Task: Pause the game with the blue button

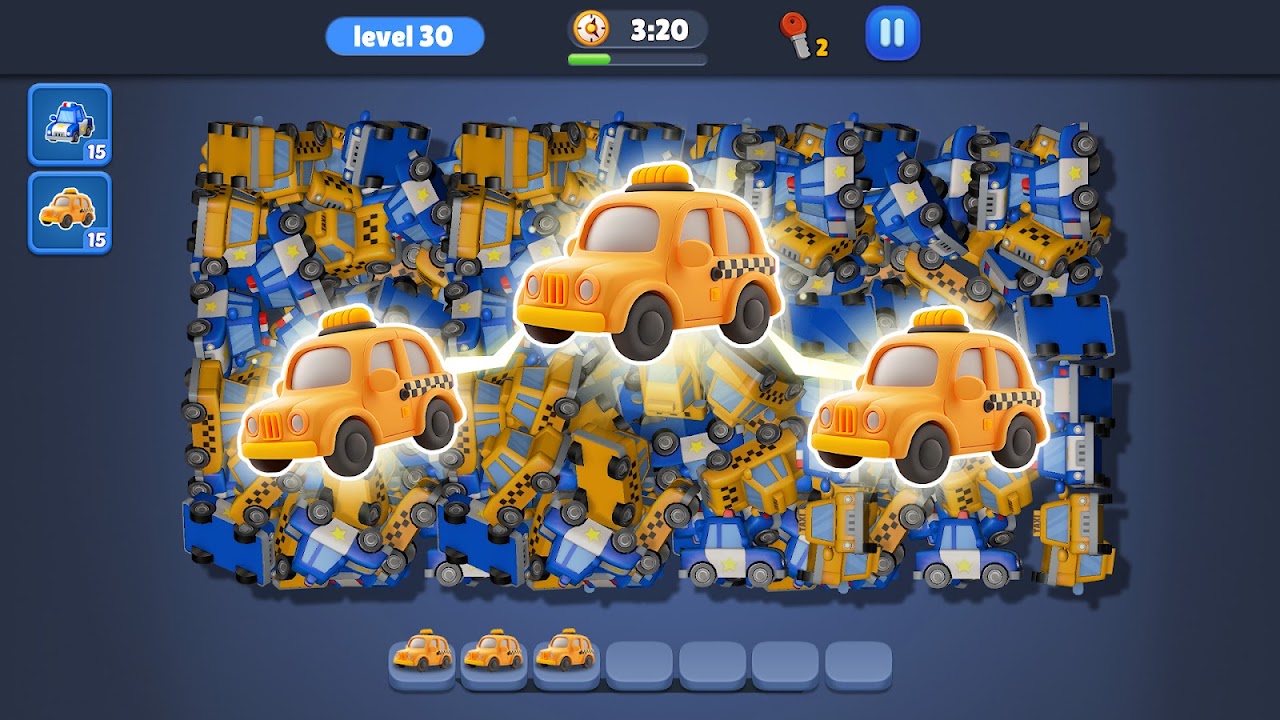Action: coord(892,34)
